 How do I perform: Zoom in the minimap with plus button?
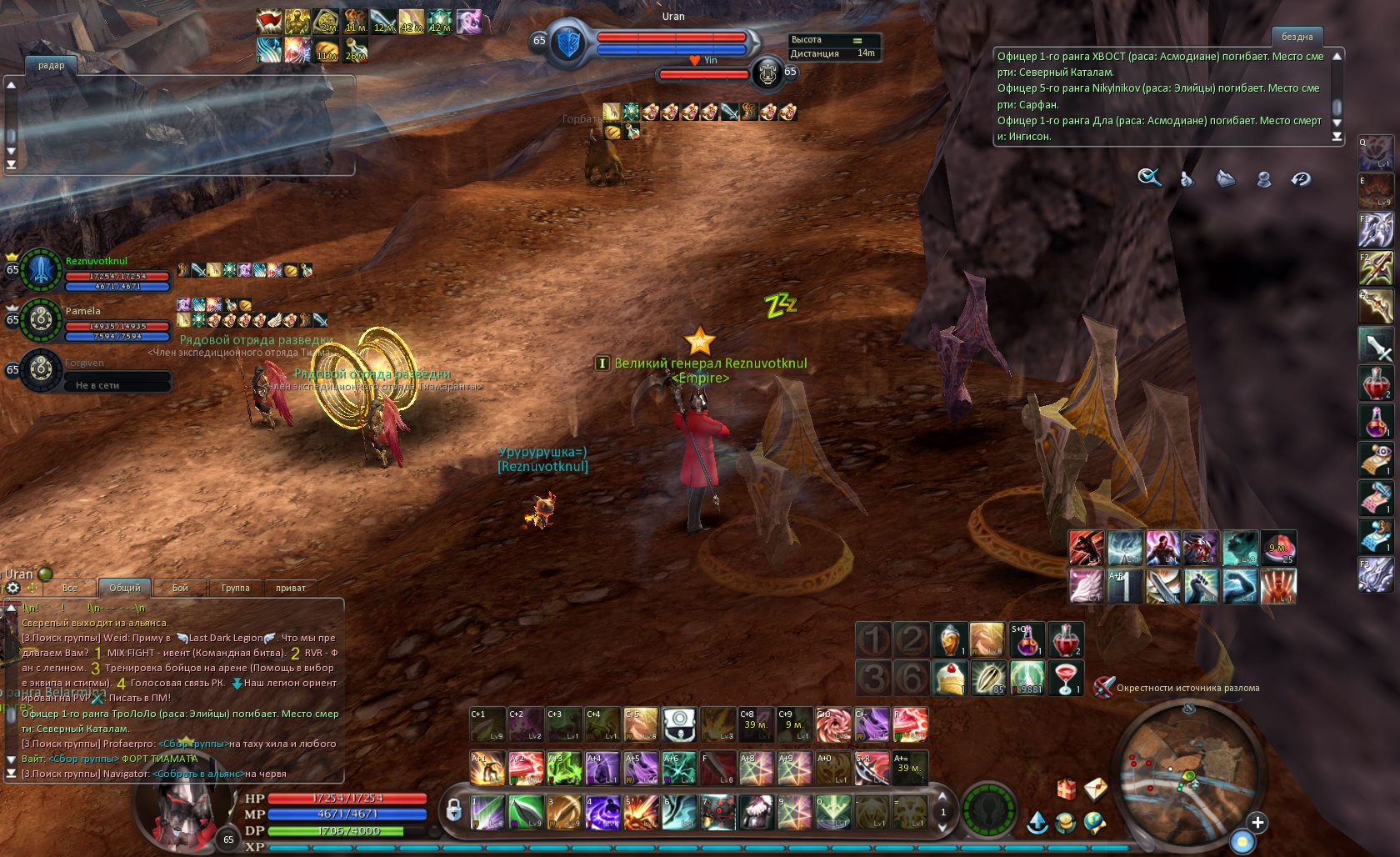tap(1257, 823)
